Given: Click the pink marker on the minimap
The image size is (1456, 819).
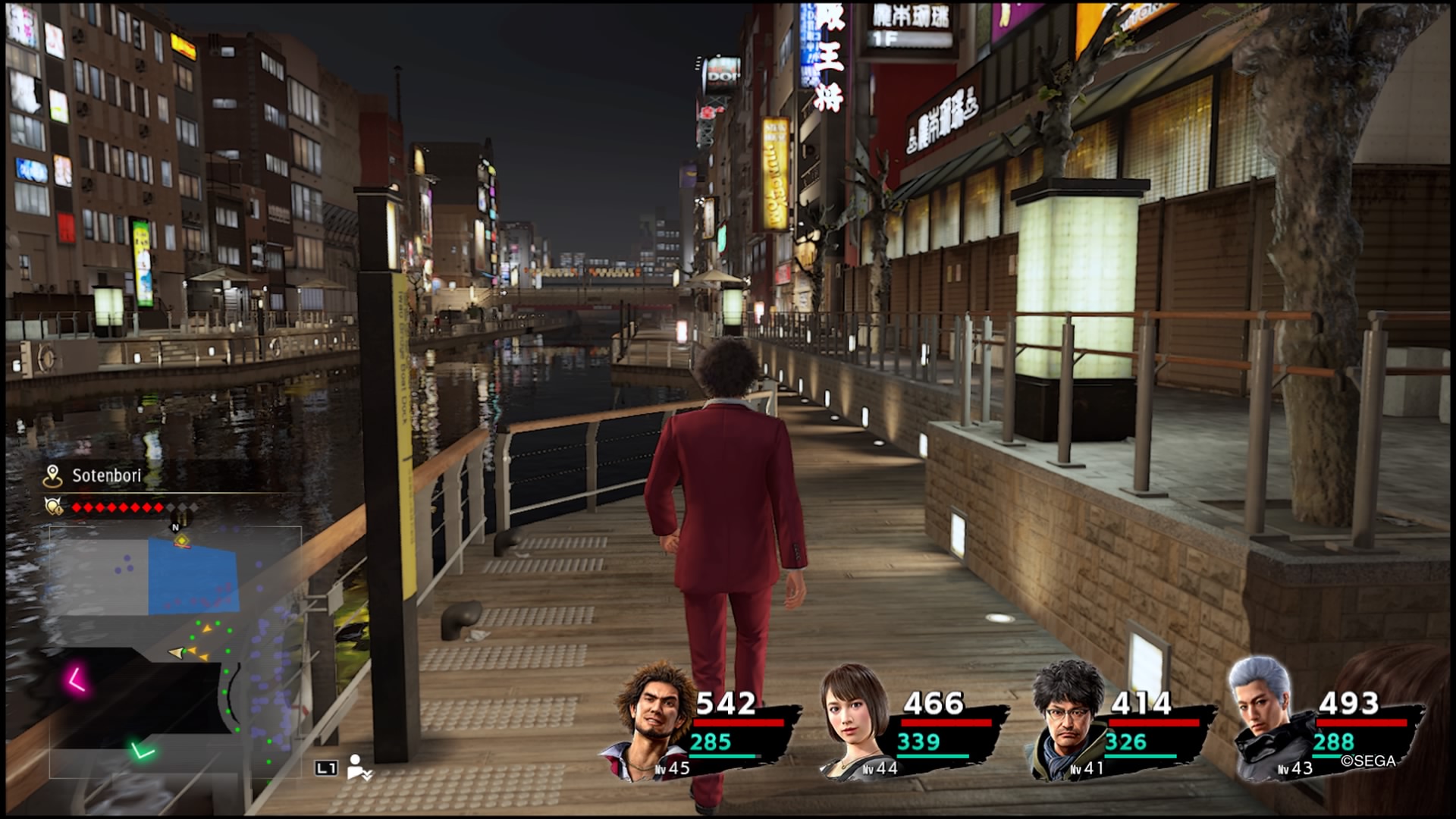Looking at the screenshot, I should pyautogui.click(x=76, y=679).
